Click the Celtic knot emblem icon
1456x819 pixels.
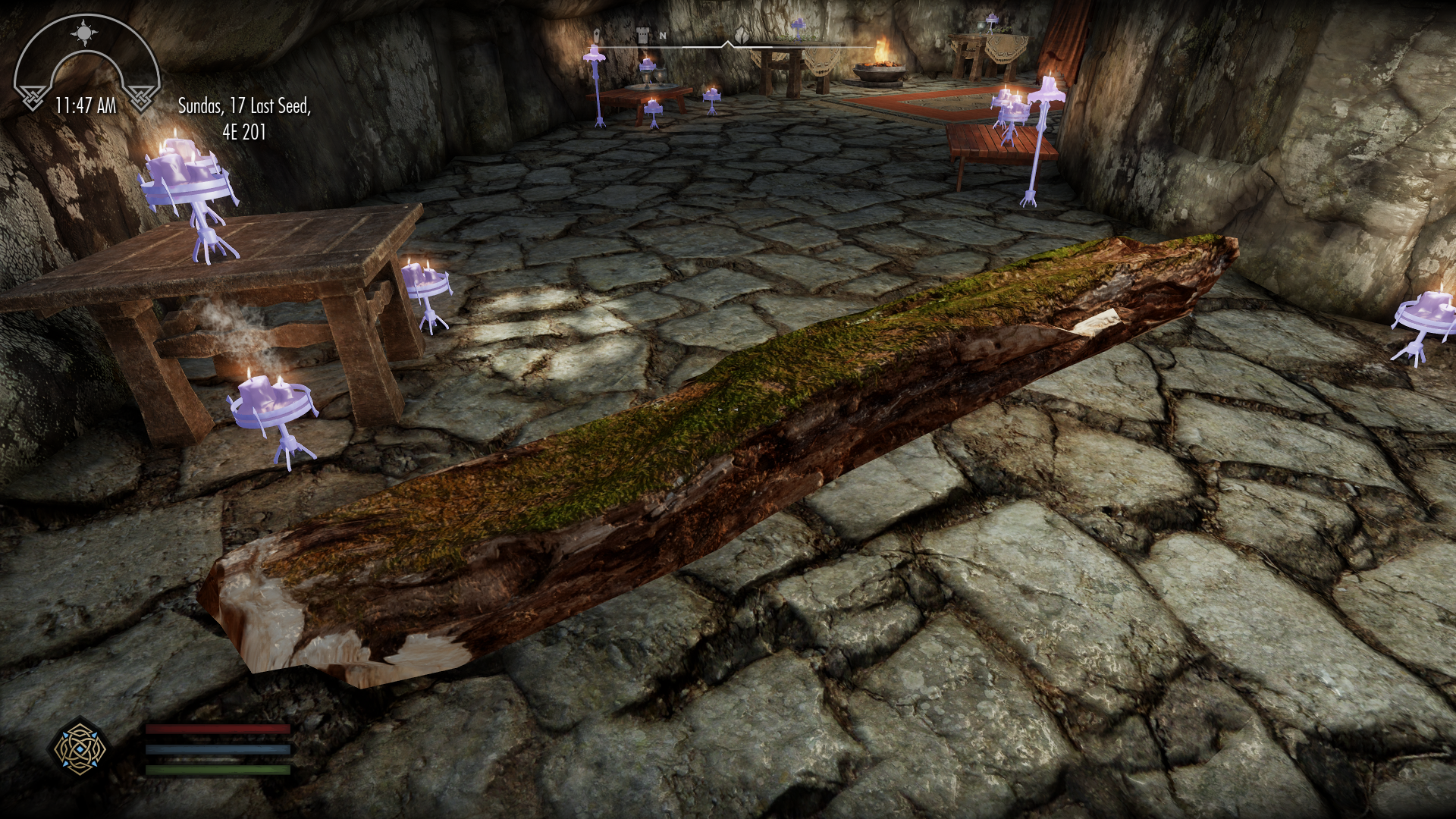(x=80, y=749)
